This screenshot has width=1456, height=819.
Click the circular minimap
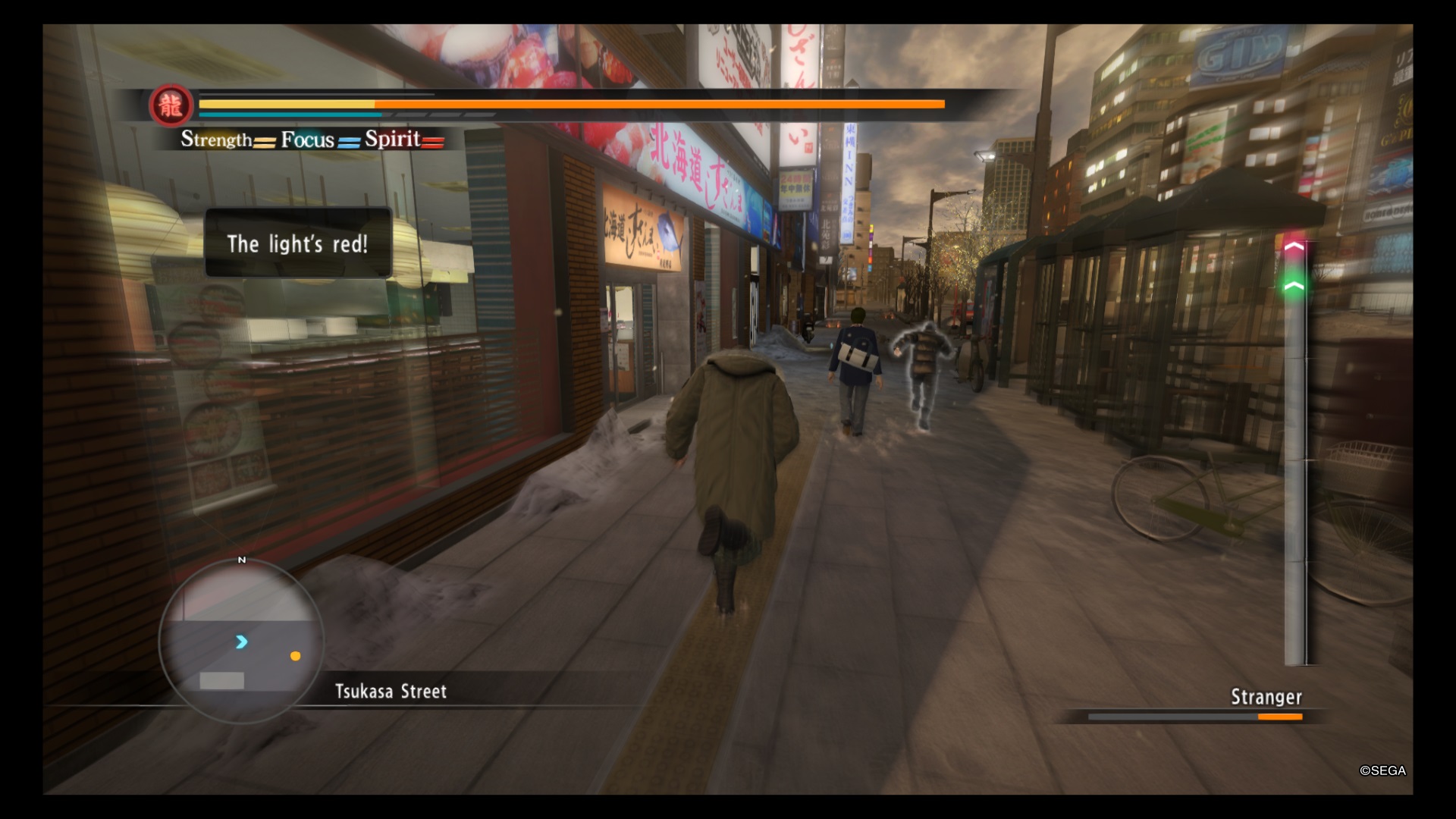click(241, 642)
